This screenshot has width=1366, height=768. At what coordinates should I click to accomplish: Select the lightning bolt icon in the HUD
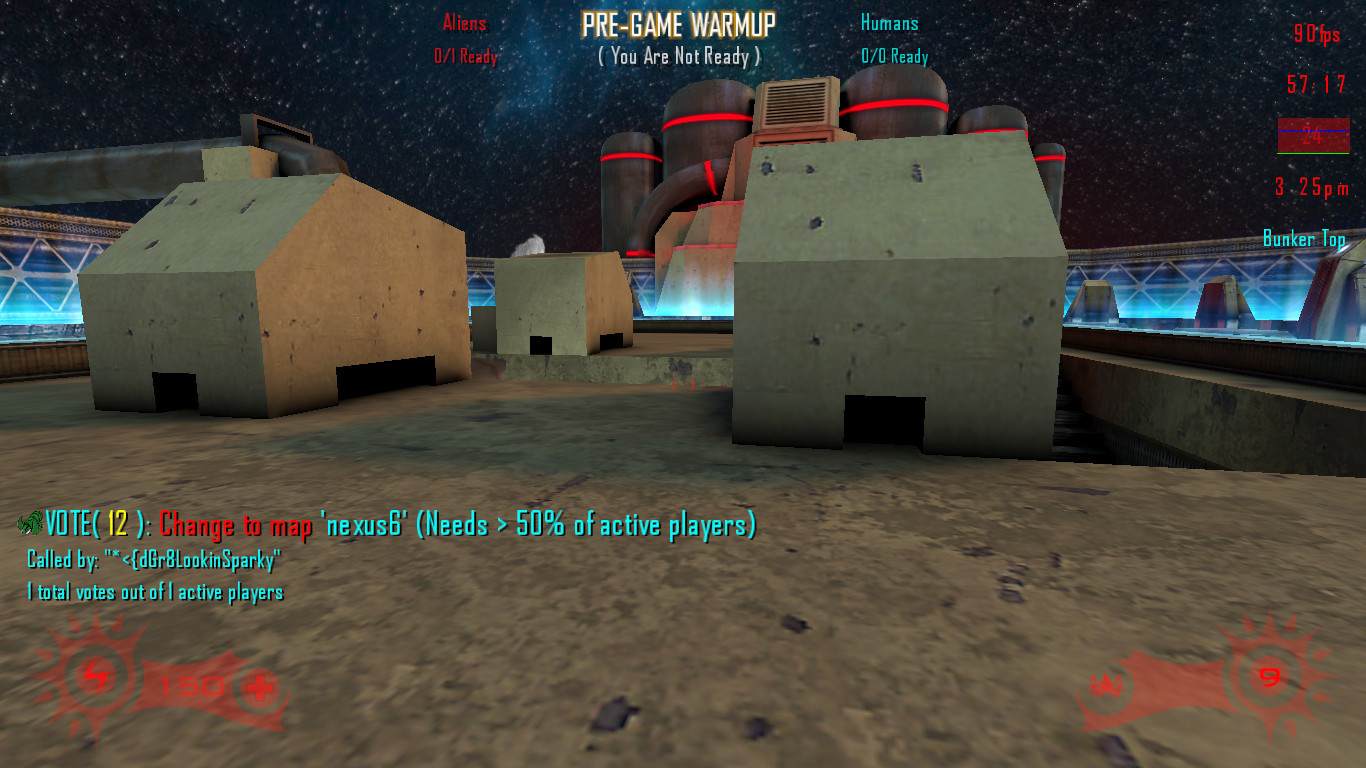pos(96,679)
